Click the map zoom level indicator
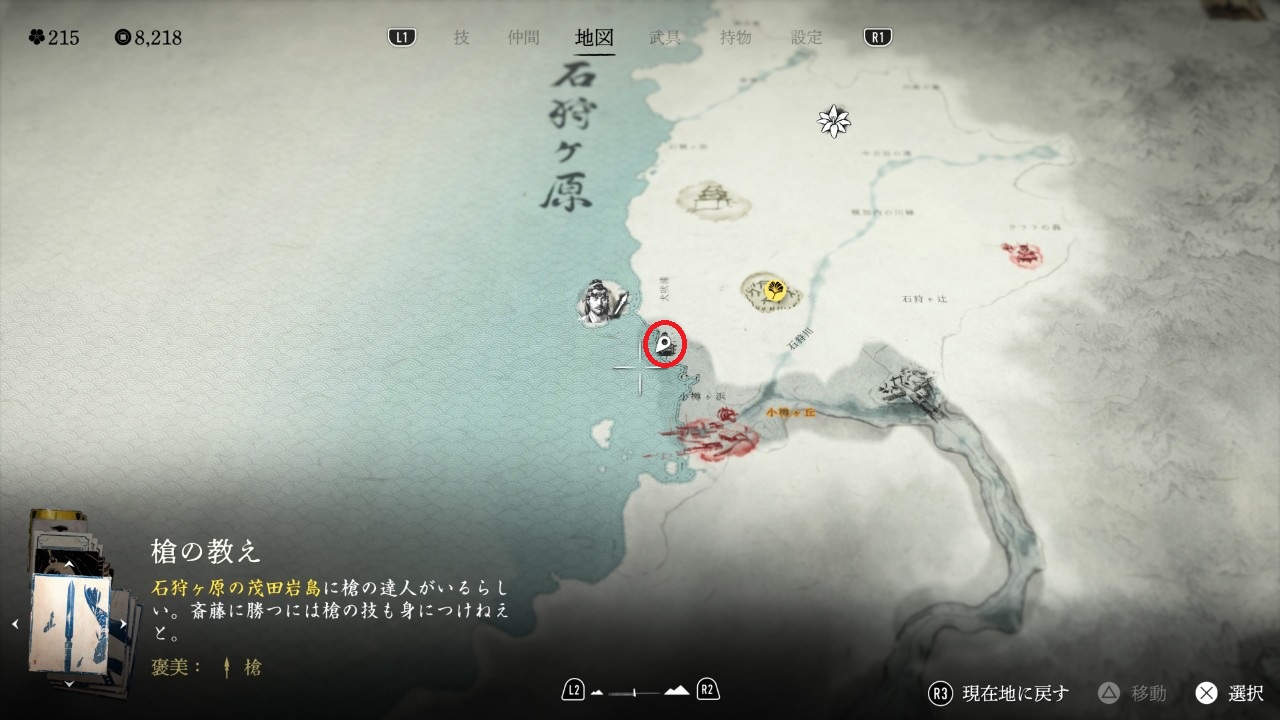Image resolution: width=1280 pixels, height=720 pixels. coord(640,690)
